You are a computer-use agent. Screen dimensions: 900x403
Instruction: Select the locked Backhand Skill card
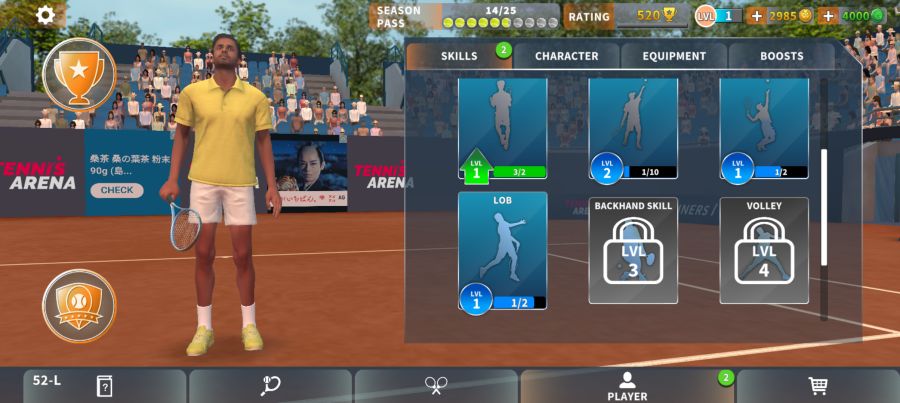(x=633, y=250)
